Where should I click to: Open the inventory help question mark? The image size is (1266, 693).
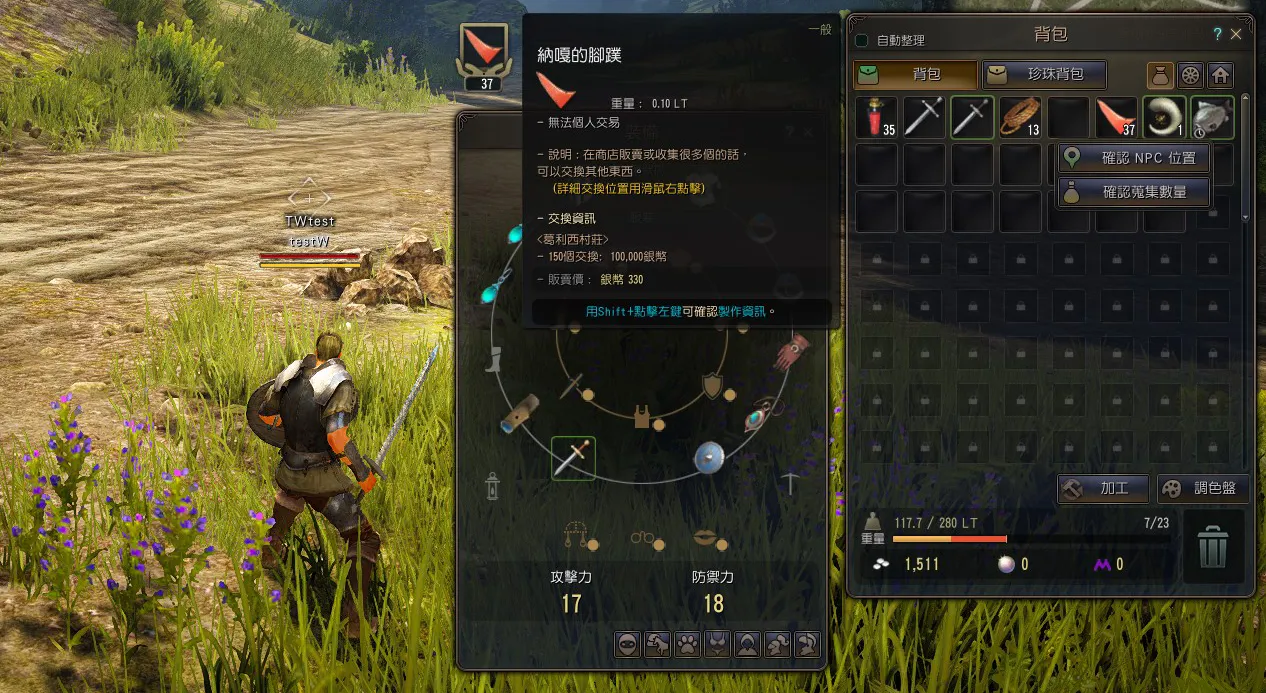(1217, 34)
